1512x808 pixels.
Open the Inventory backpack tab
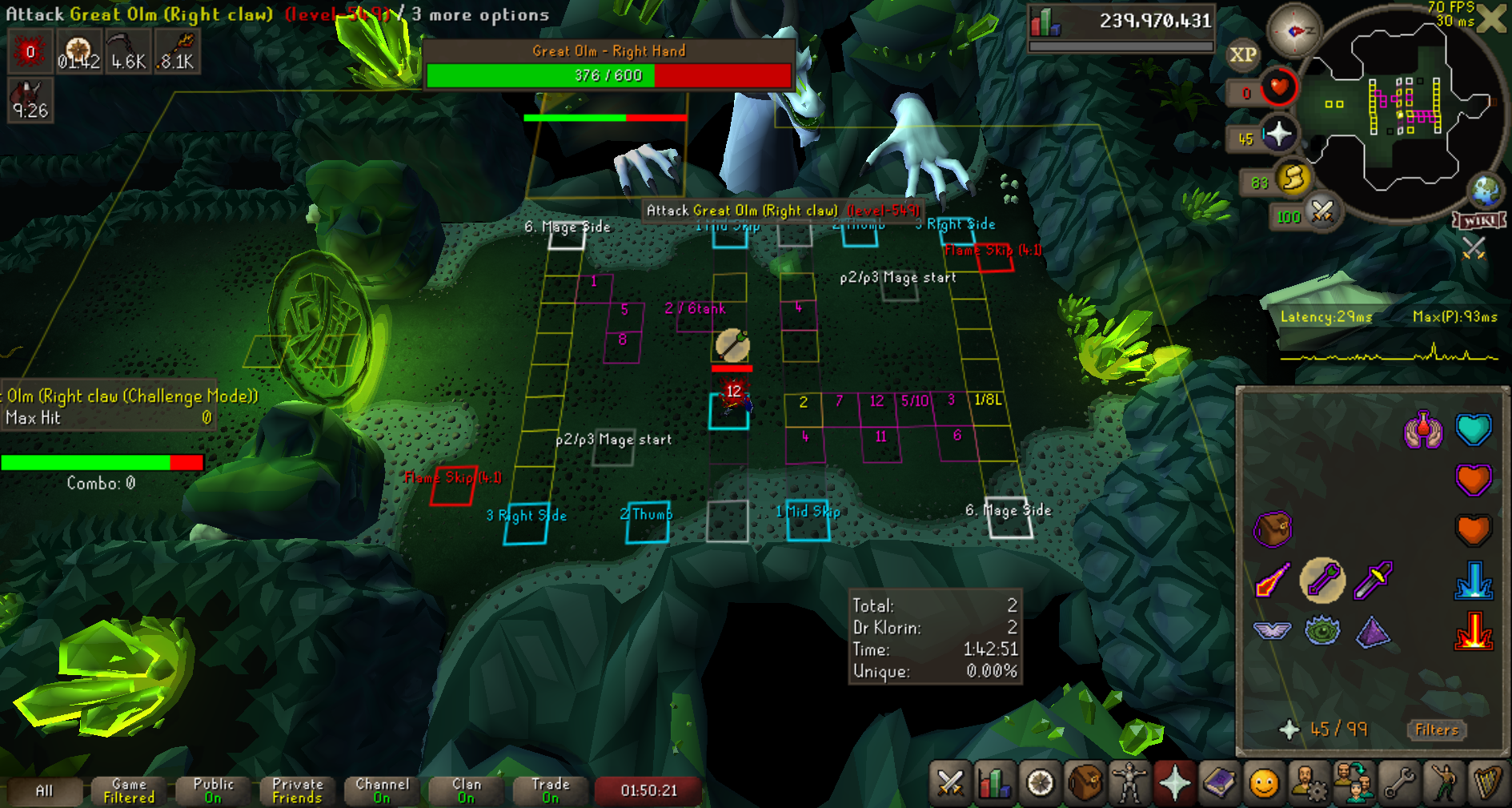coord(1085,783)
